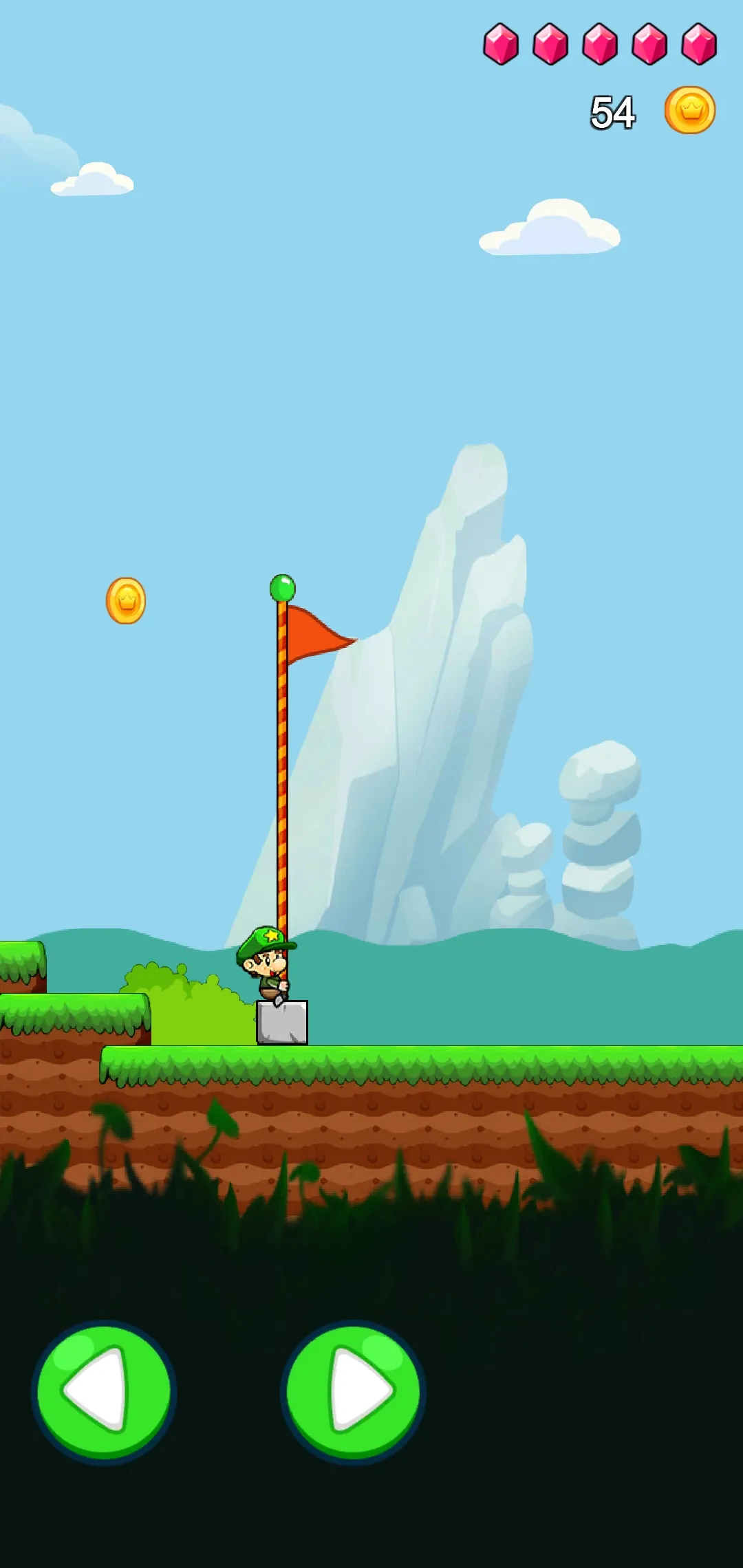The width and height of the screenshot is (743, 1568).
Task: Tap the green right arrow move button
Action: (x=353, y=1392)
